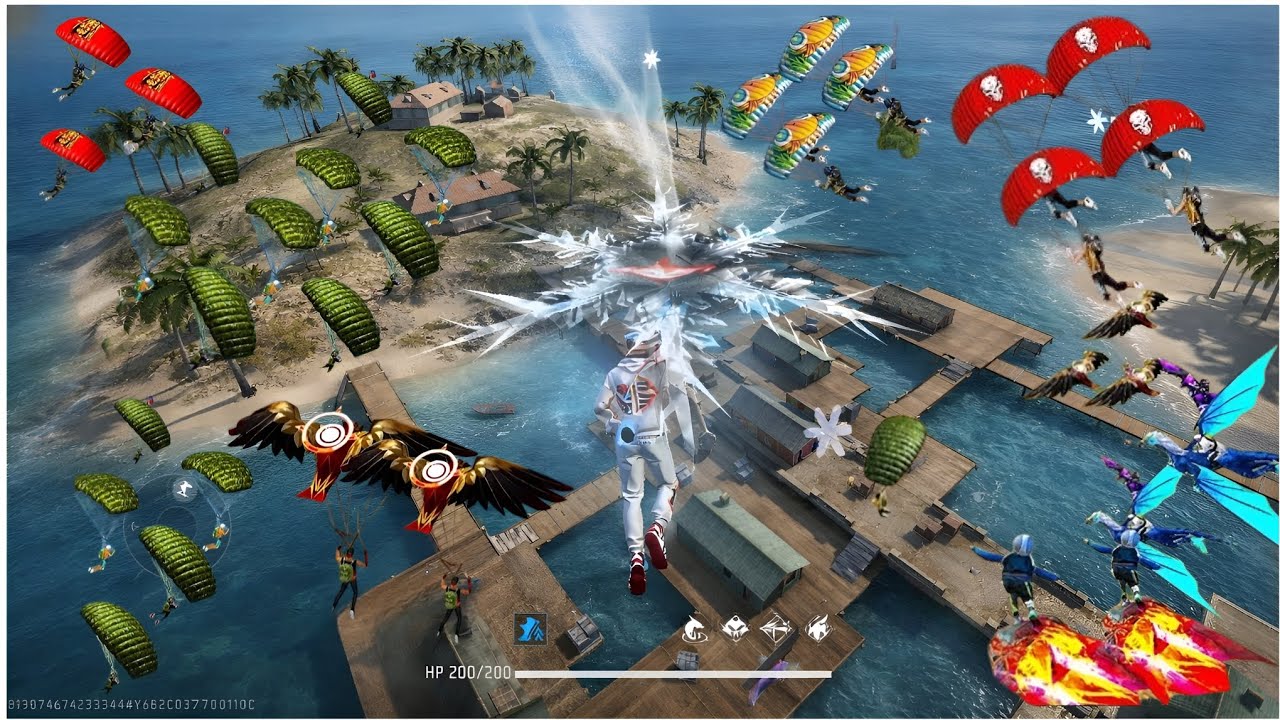Select the diamond mask skill icon
Screen dimensions: 1280x720
click(733, 628)
